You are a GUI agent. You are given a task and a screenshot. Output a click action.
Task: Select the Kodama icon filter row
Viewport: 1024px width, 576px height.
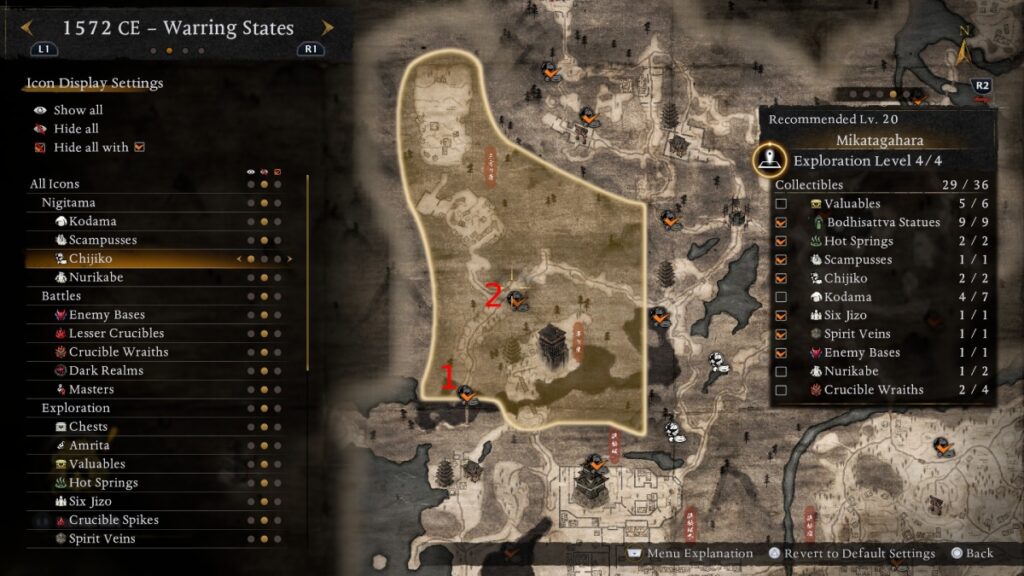92,221
